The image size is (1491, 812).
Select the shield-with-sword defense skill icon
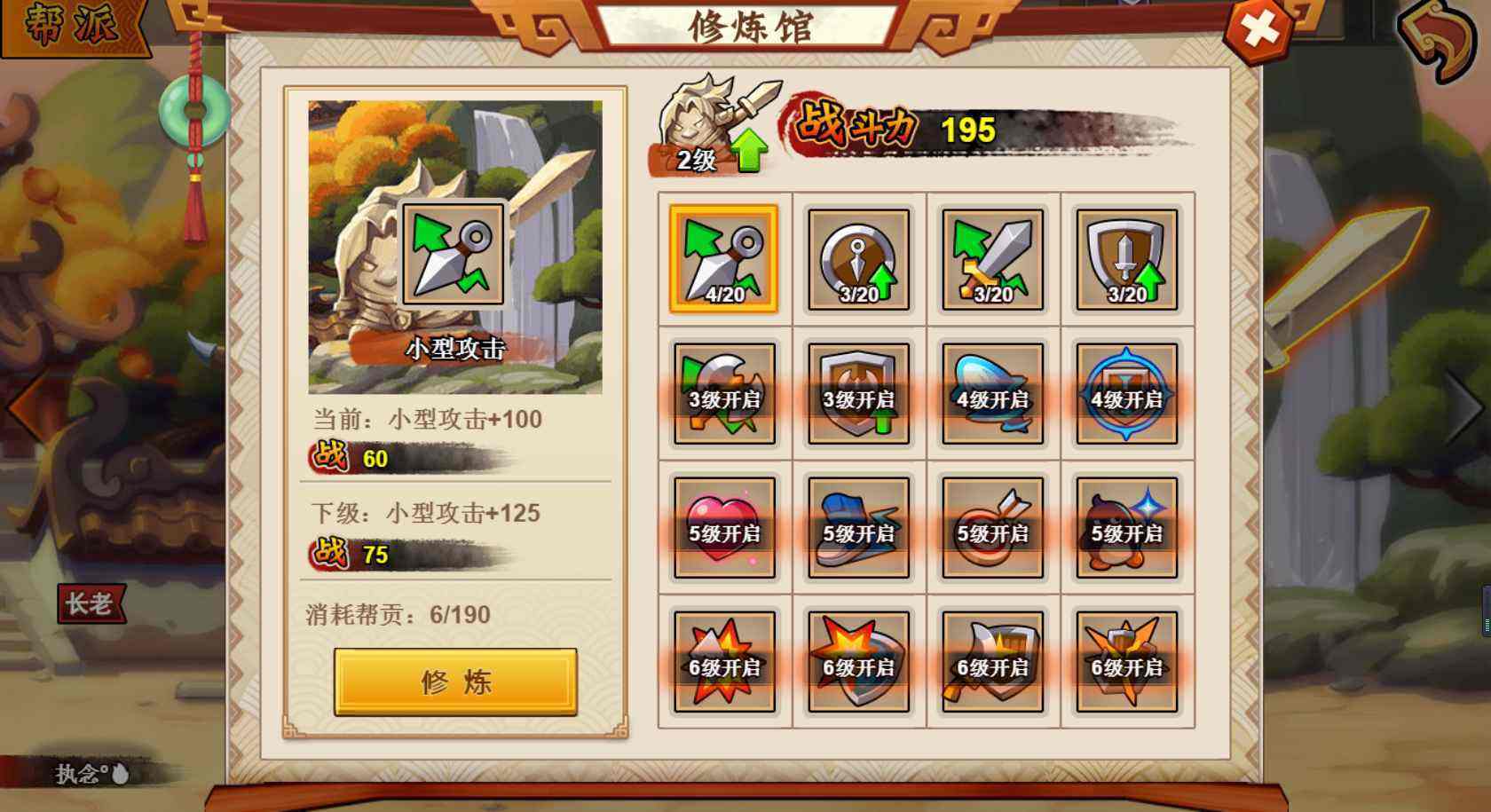click(x=1125, y=257)
